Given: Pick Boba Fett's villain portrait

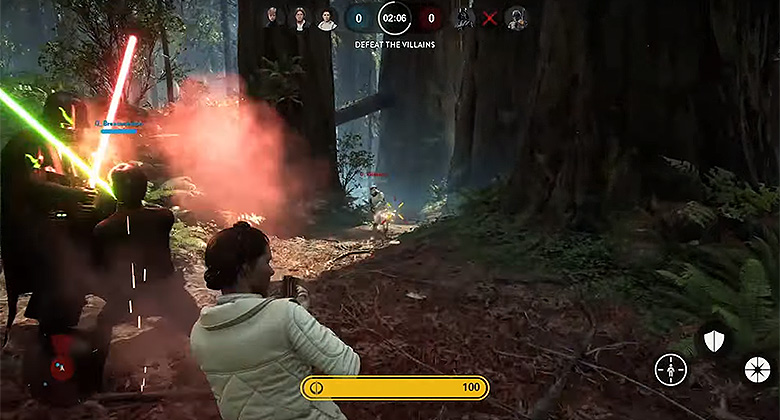Looking at the screenshot, I should [516, 18].
